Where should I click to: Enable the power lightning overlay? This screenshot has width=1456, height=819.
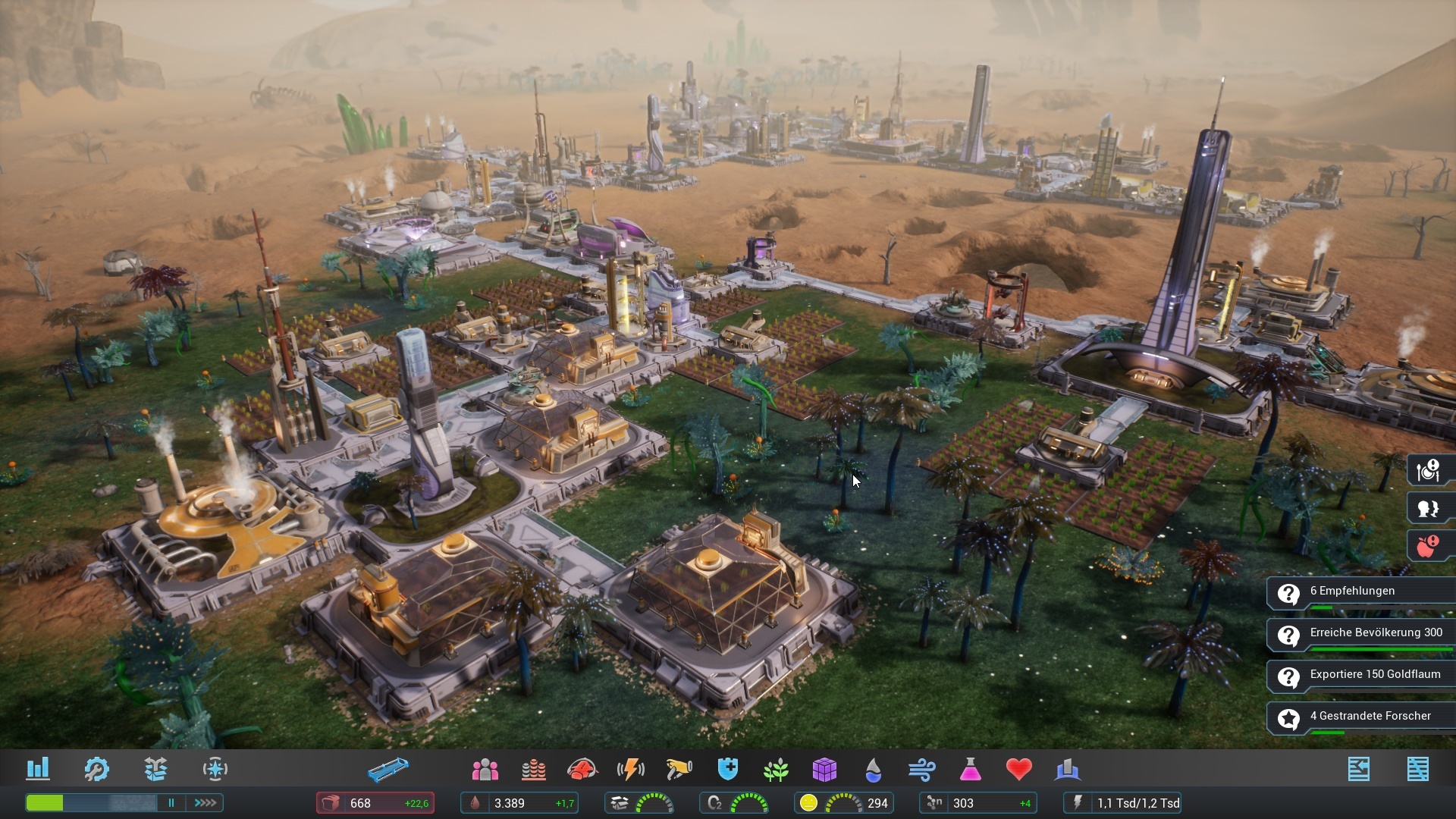click(x=630, y=770)
